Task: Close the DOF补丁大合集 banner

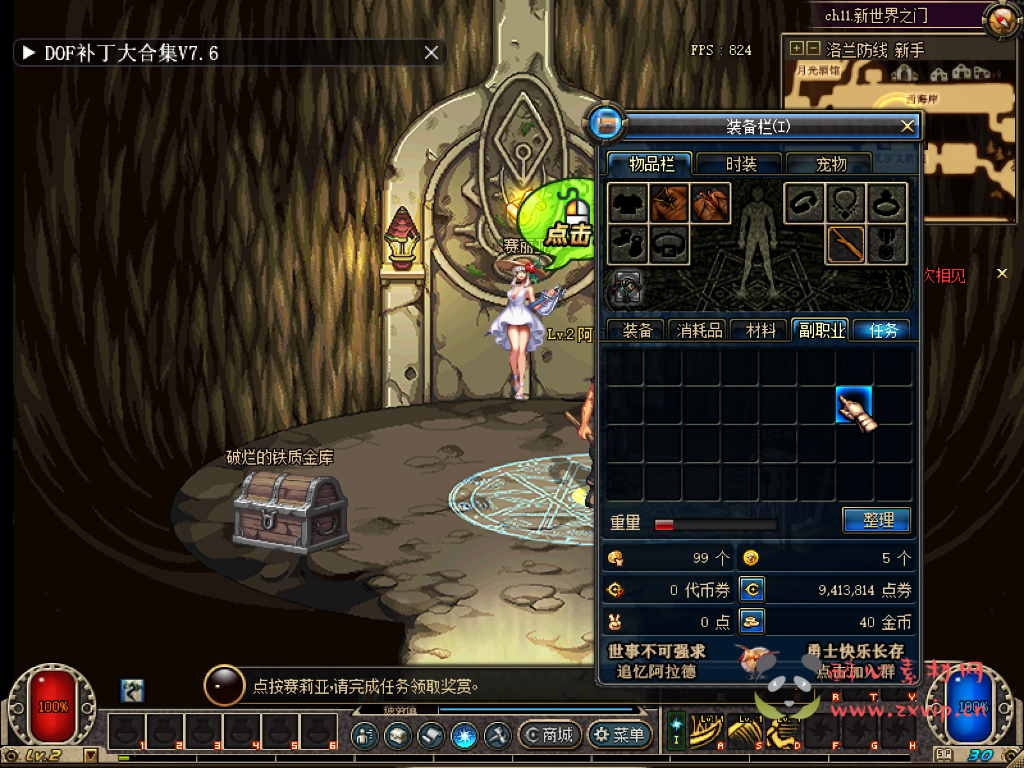Action: coord(431,53)
